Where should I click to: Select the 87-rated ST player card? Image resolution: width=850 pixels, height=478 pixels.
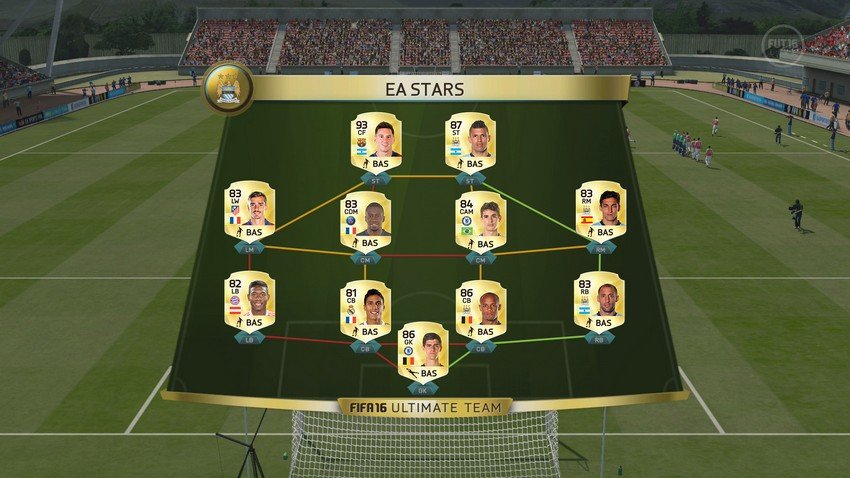pos(470,142)
